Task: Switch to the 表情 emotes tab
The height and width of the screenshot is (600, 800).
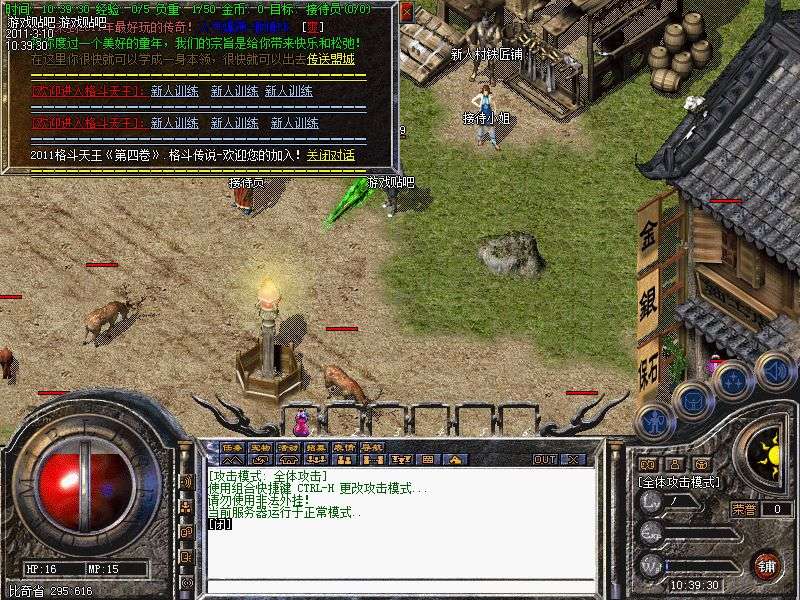Action: pos(344,447)
